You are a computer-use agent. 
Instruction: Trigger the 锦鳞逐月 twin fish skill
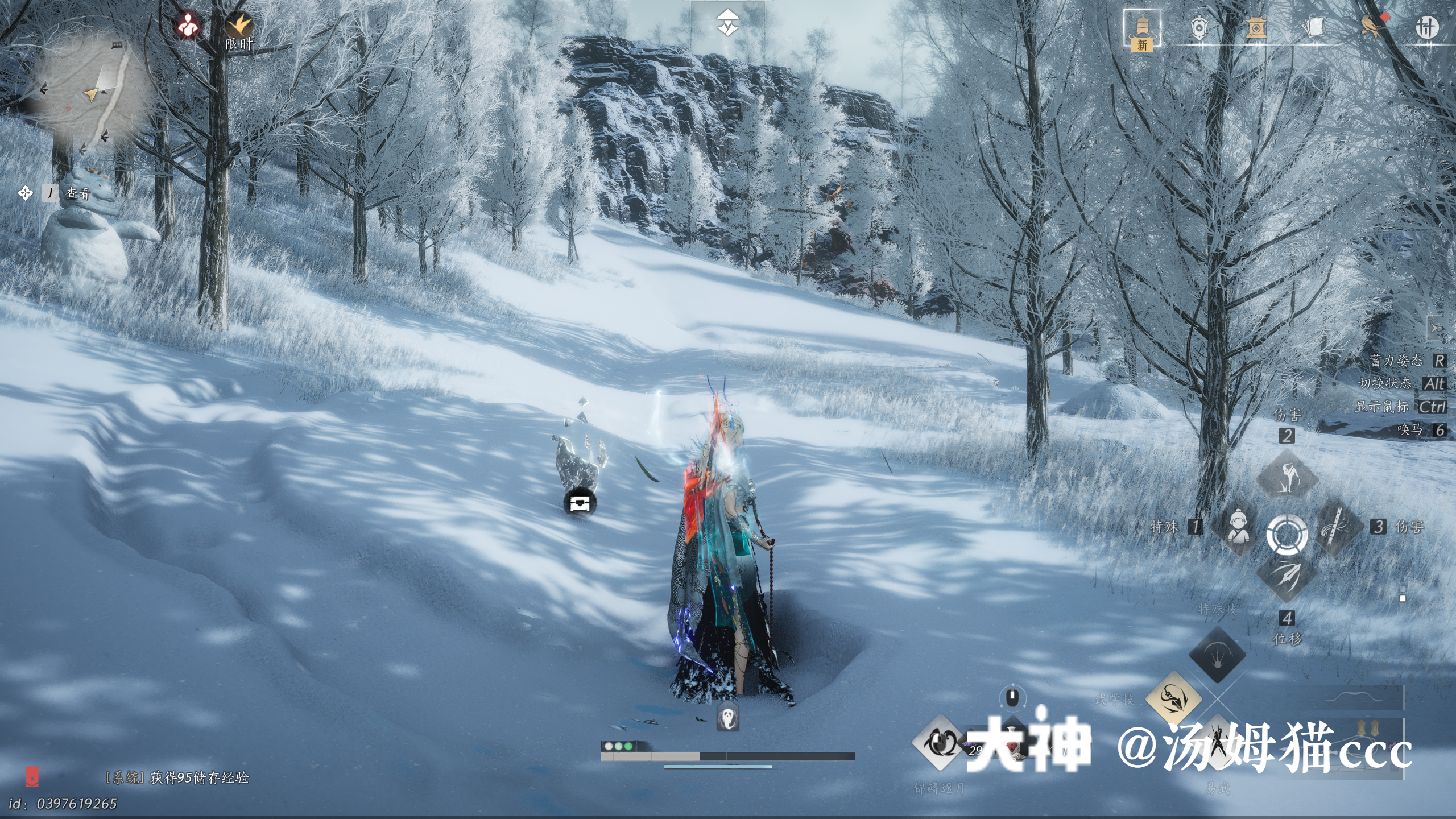click(938, 742)
